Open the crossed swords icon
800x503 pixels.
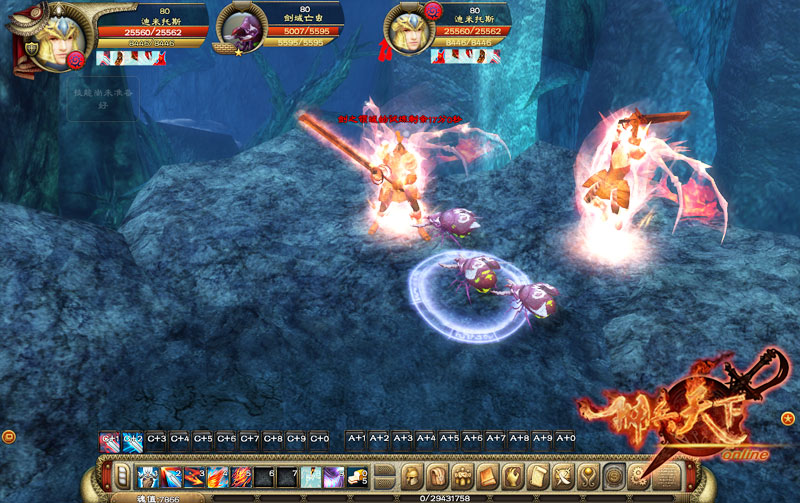coord(564,474)
